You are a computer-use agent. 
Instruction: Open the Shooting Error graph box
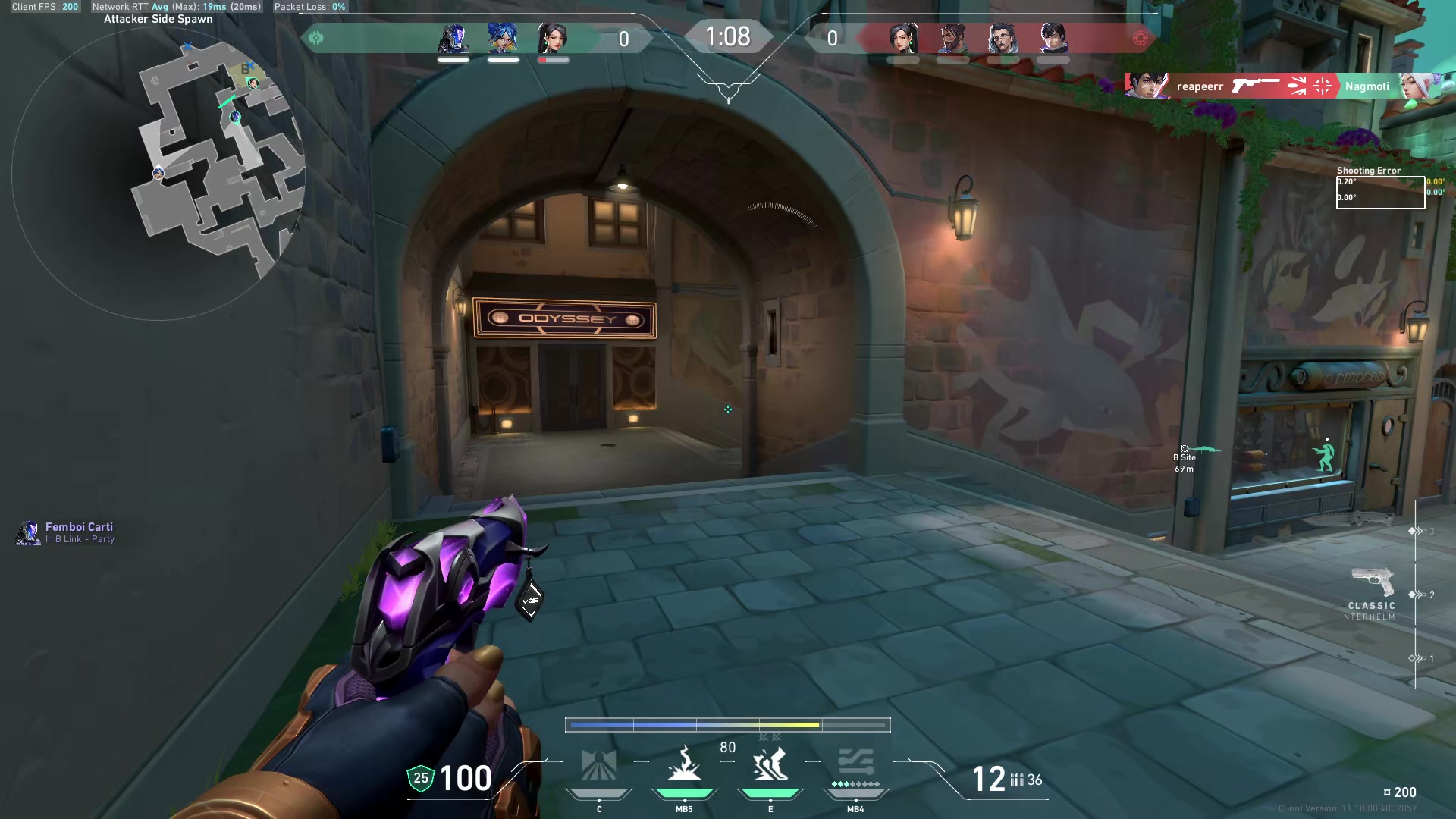[1380, 193]
